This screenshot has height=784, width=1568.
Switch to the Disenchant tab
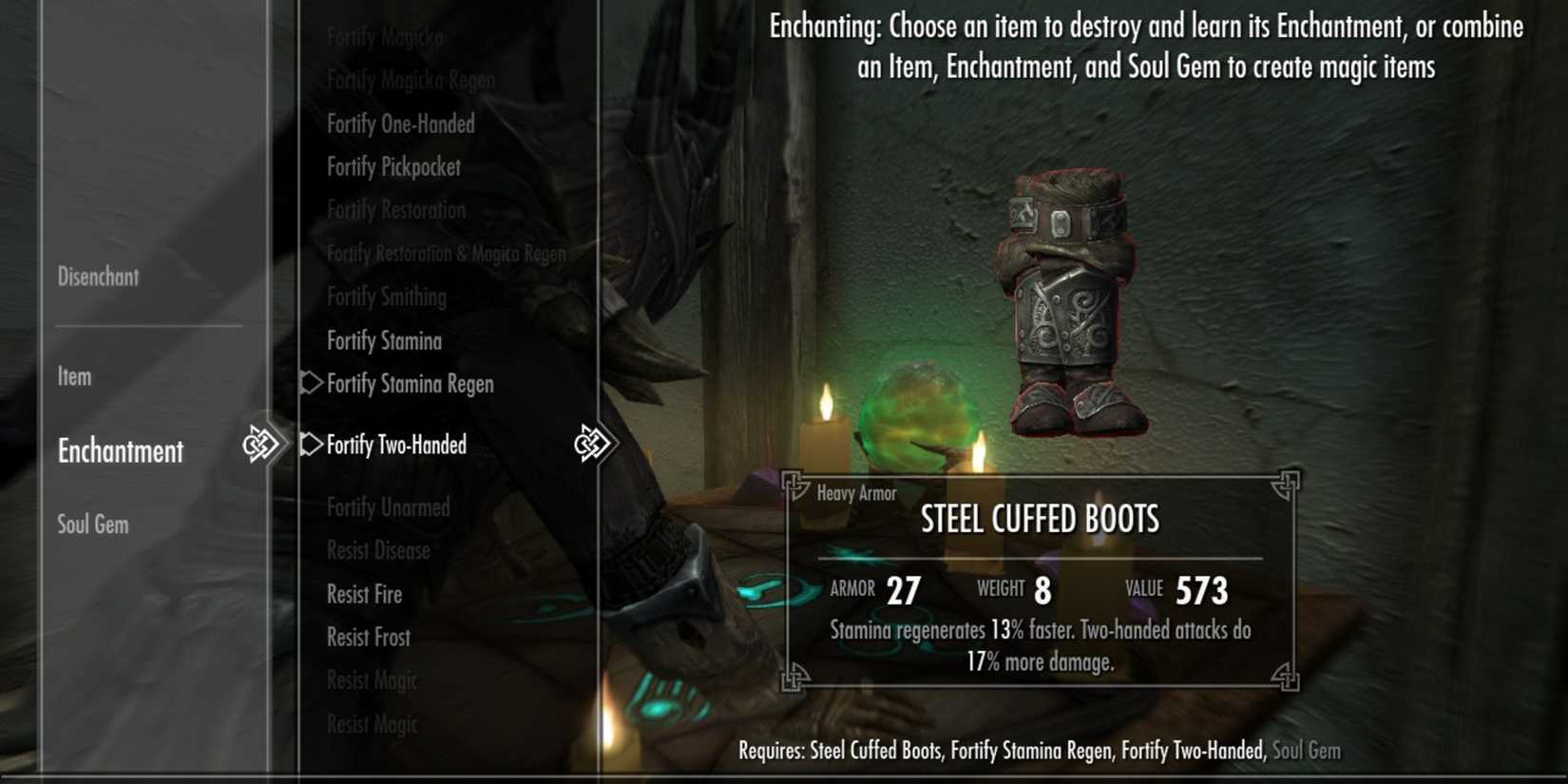pyautogui.click(x=98, y=277)
